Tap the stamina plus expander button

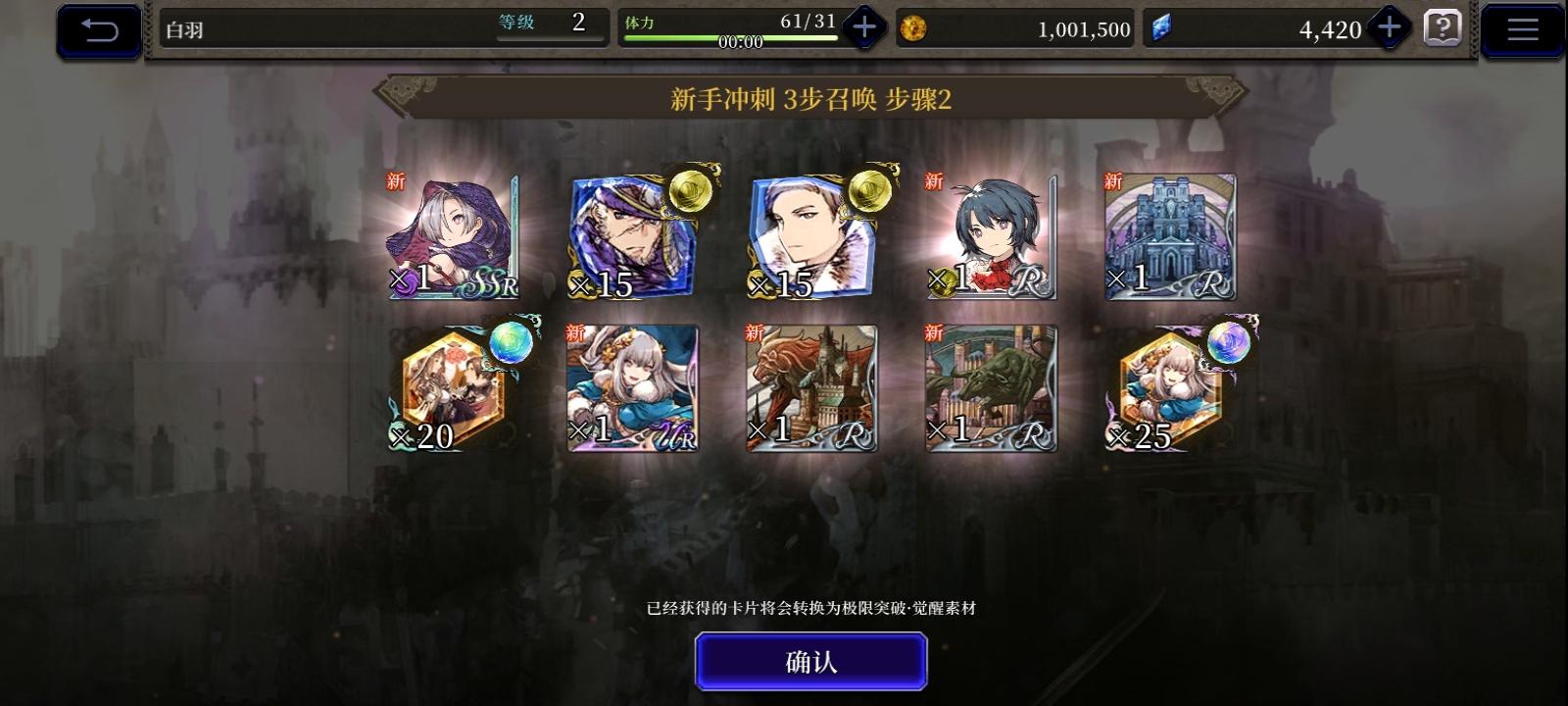862,27
